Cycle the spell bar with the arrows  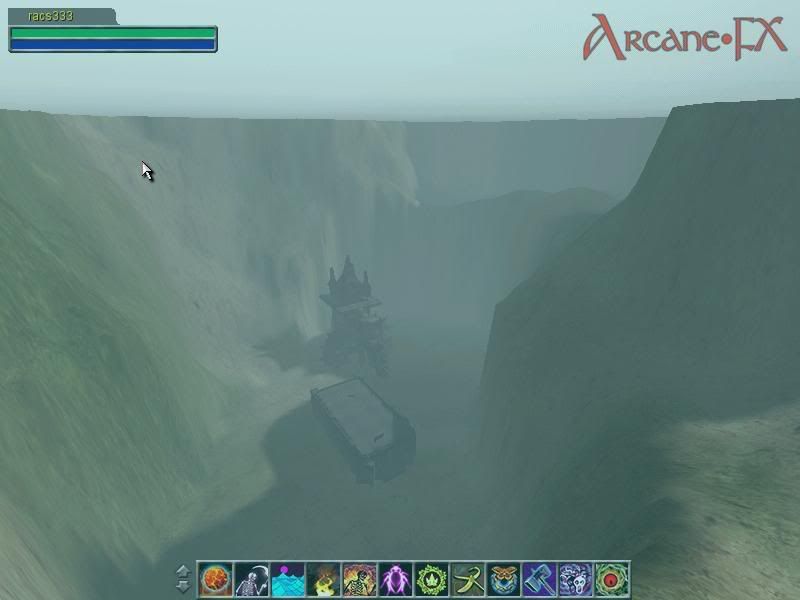pyautogui.click(x=183, y=578)
